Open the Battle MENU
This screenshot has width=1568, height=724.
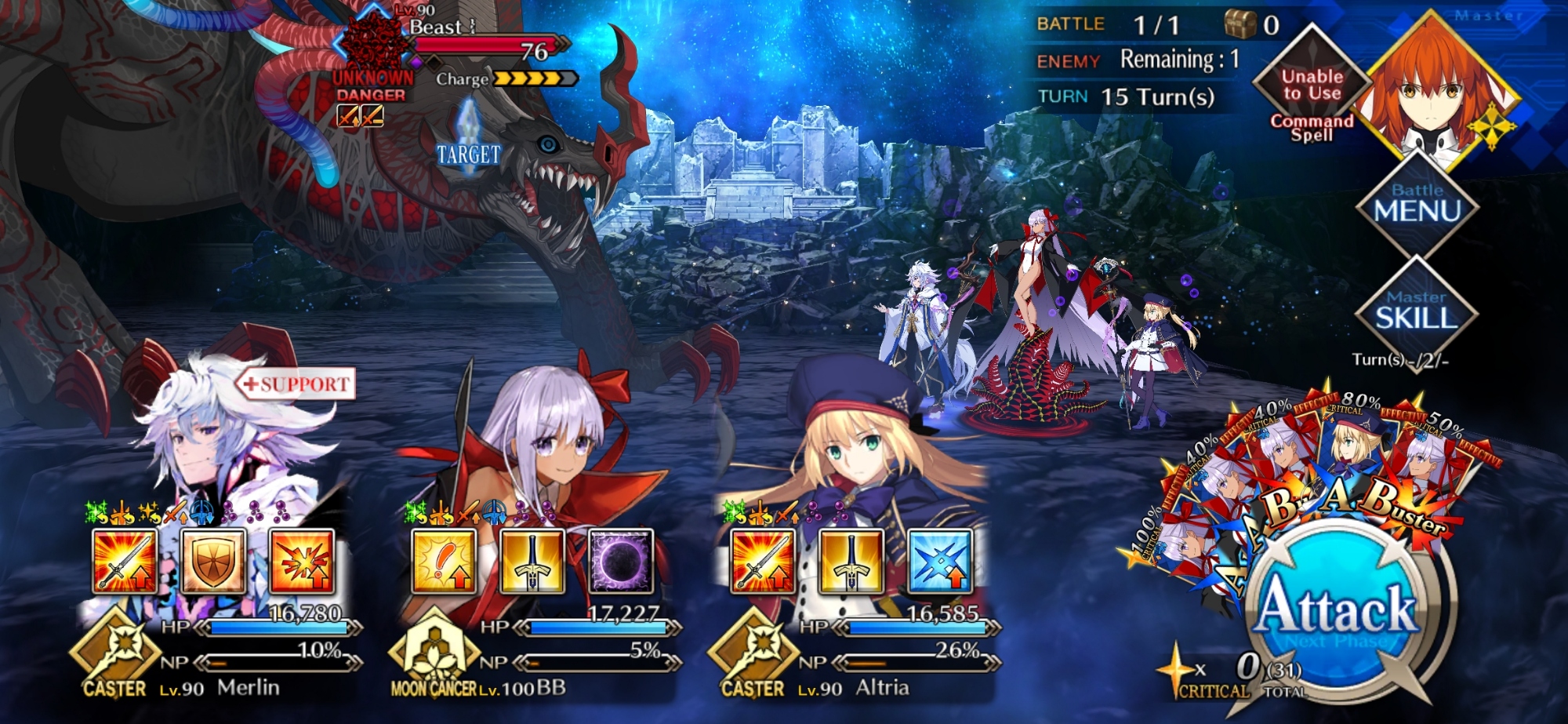(1416, 204)
